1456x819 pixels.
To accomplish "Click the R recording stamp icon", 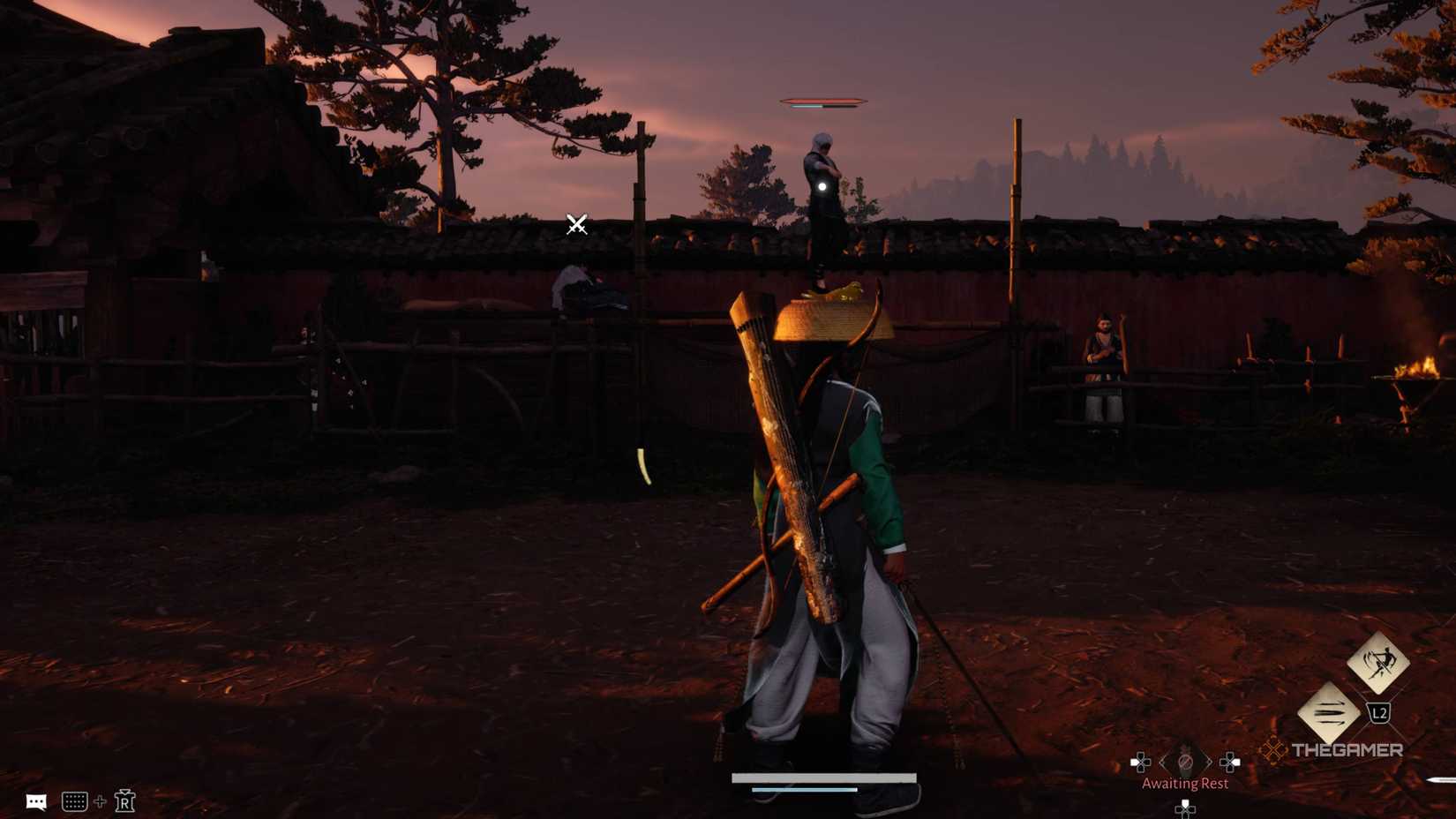I will [124, 800].
